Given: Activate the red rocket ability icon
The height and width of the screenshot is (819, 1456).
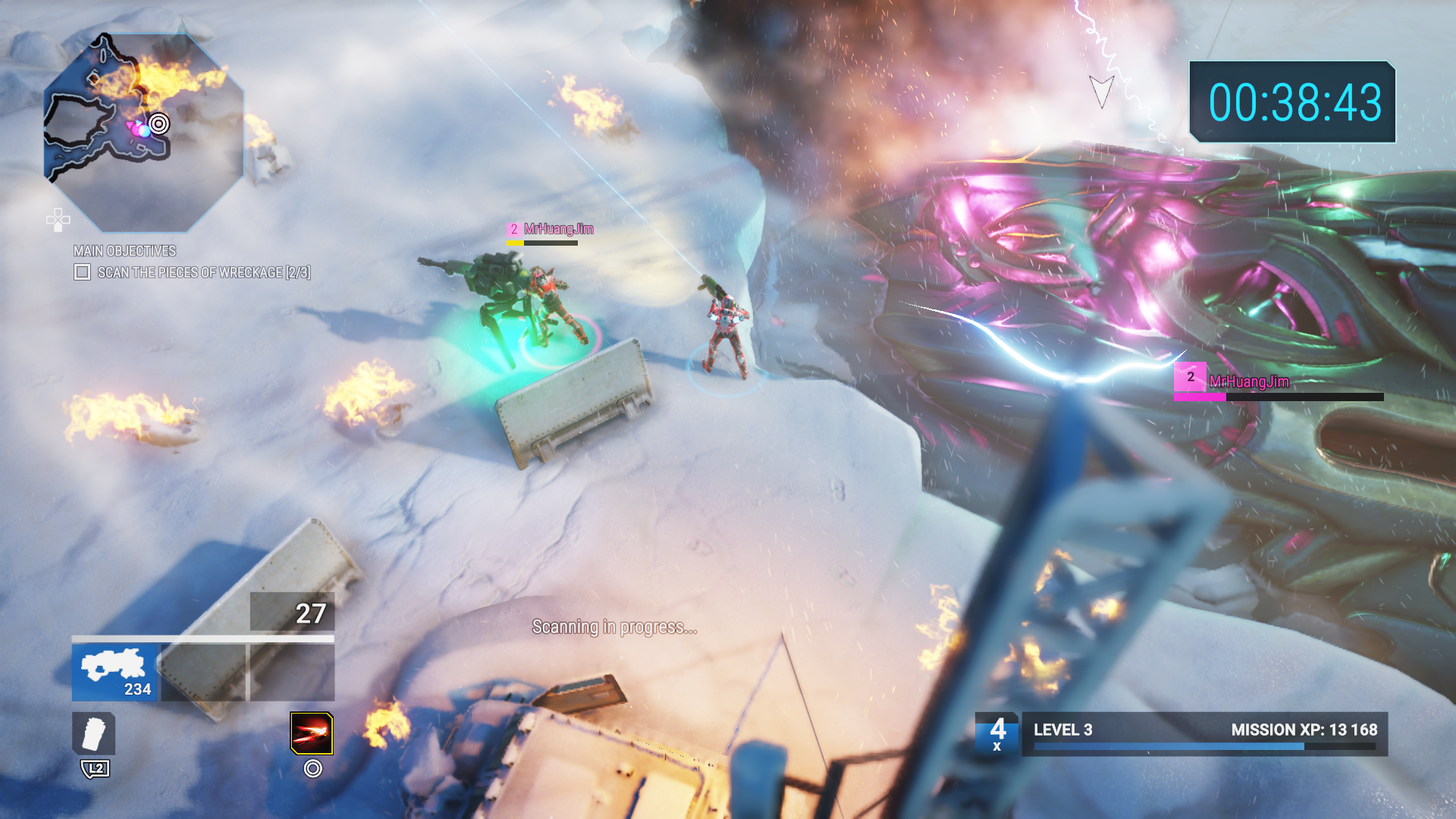Looking at the screenshot, I should tap(312, 733).
